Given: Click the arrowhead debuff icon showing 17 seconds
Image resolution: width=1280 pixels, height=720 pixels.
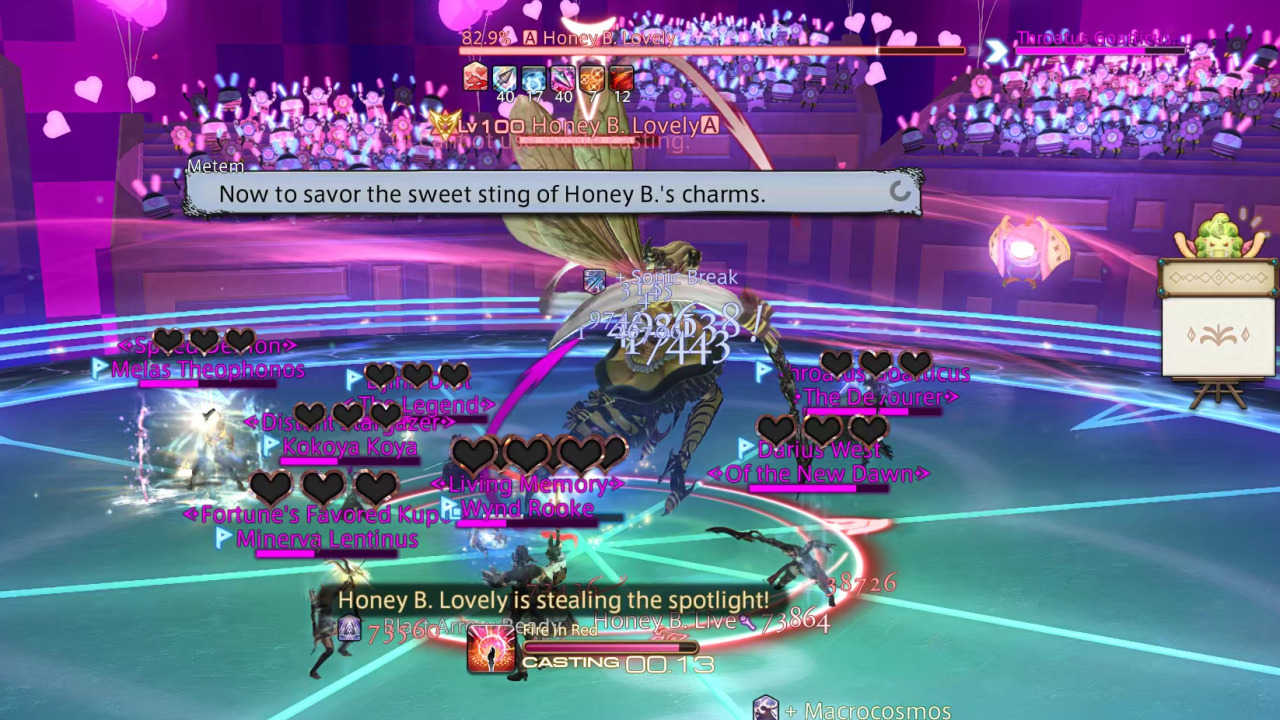Looking at the screenshot, I should (505, 78).
